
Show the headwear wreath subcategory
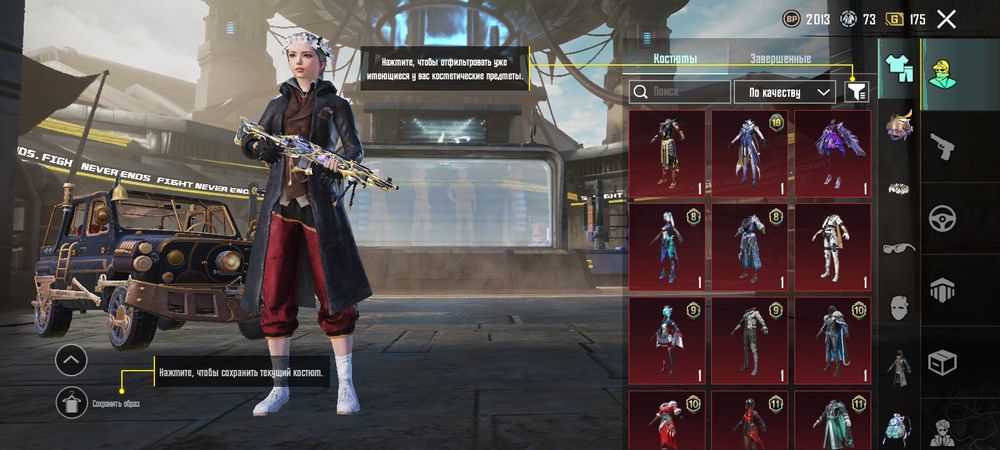[x=898, y=187]
